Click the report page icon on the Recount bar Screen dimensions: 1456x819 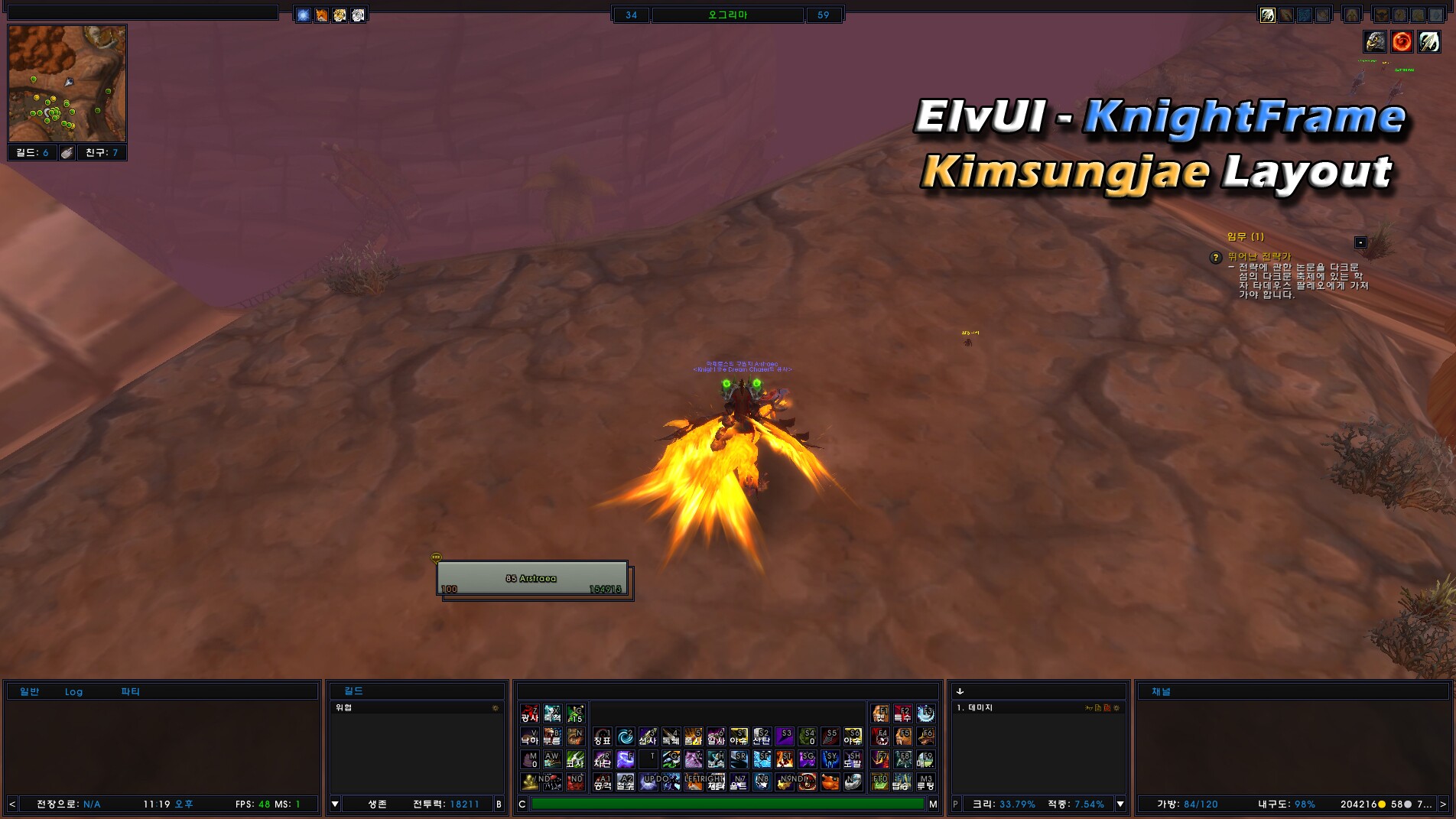pos(1098,709)
